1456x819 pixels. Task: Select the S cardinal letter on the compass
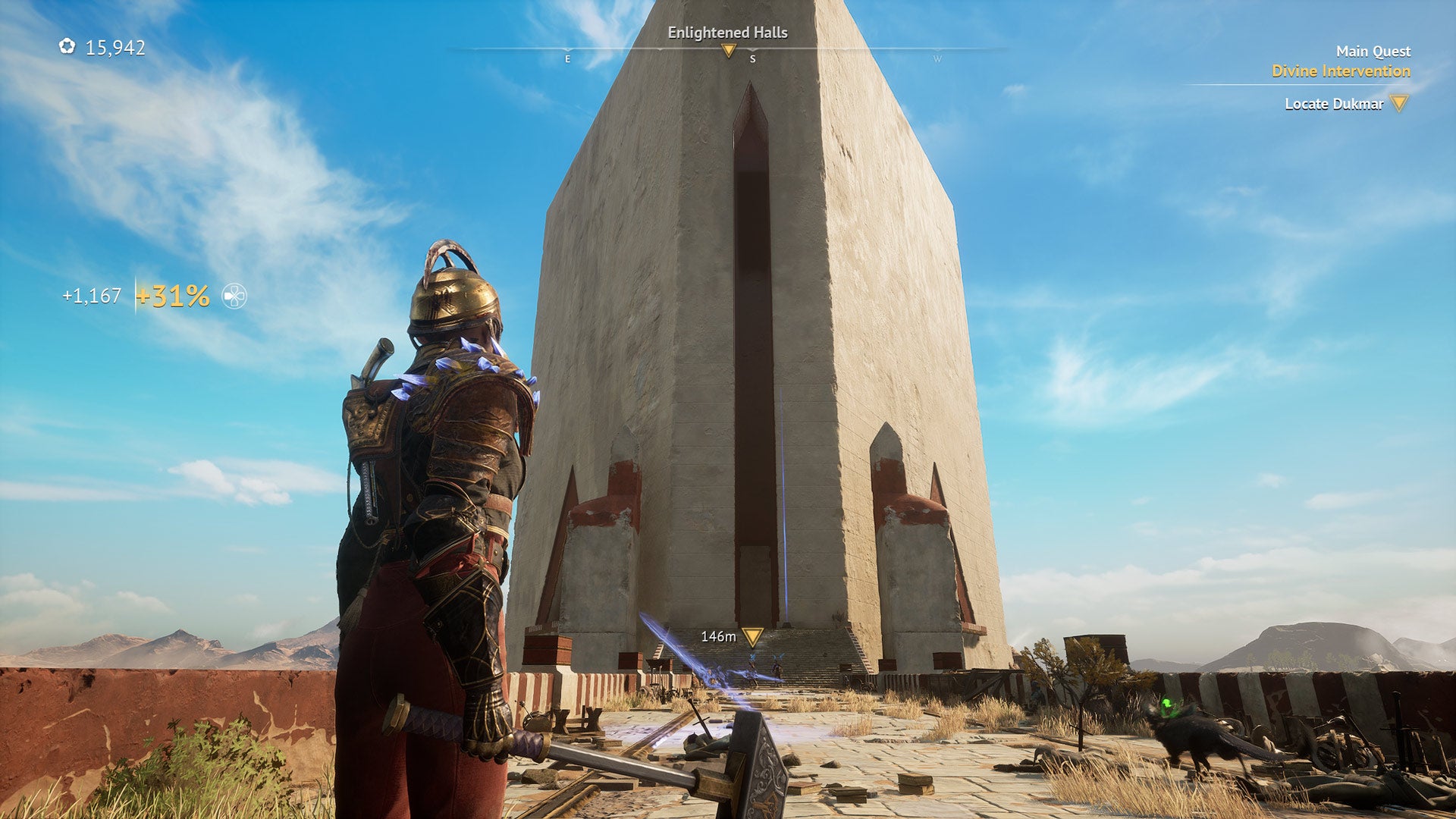click(752, 58)
